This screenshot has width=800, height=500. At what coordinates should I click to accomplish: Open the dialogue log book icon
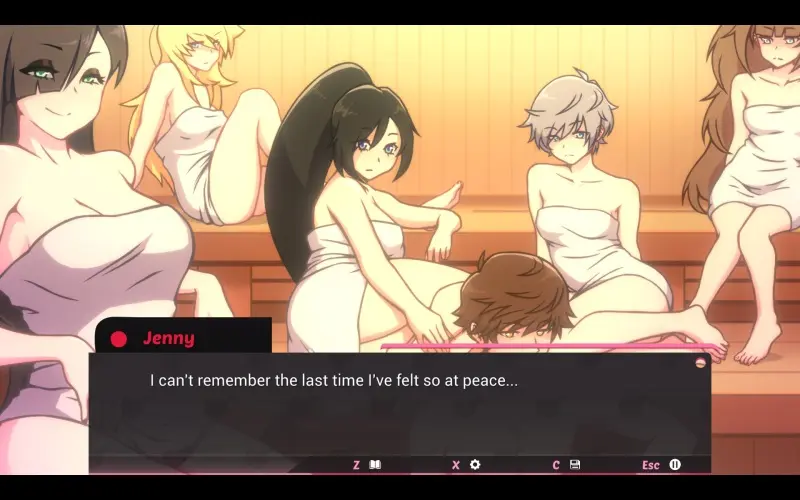click(376, 465)
